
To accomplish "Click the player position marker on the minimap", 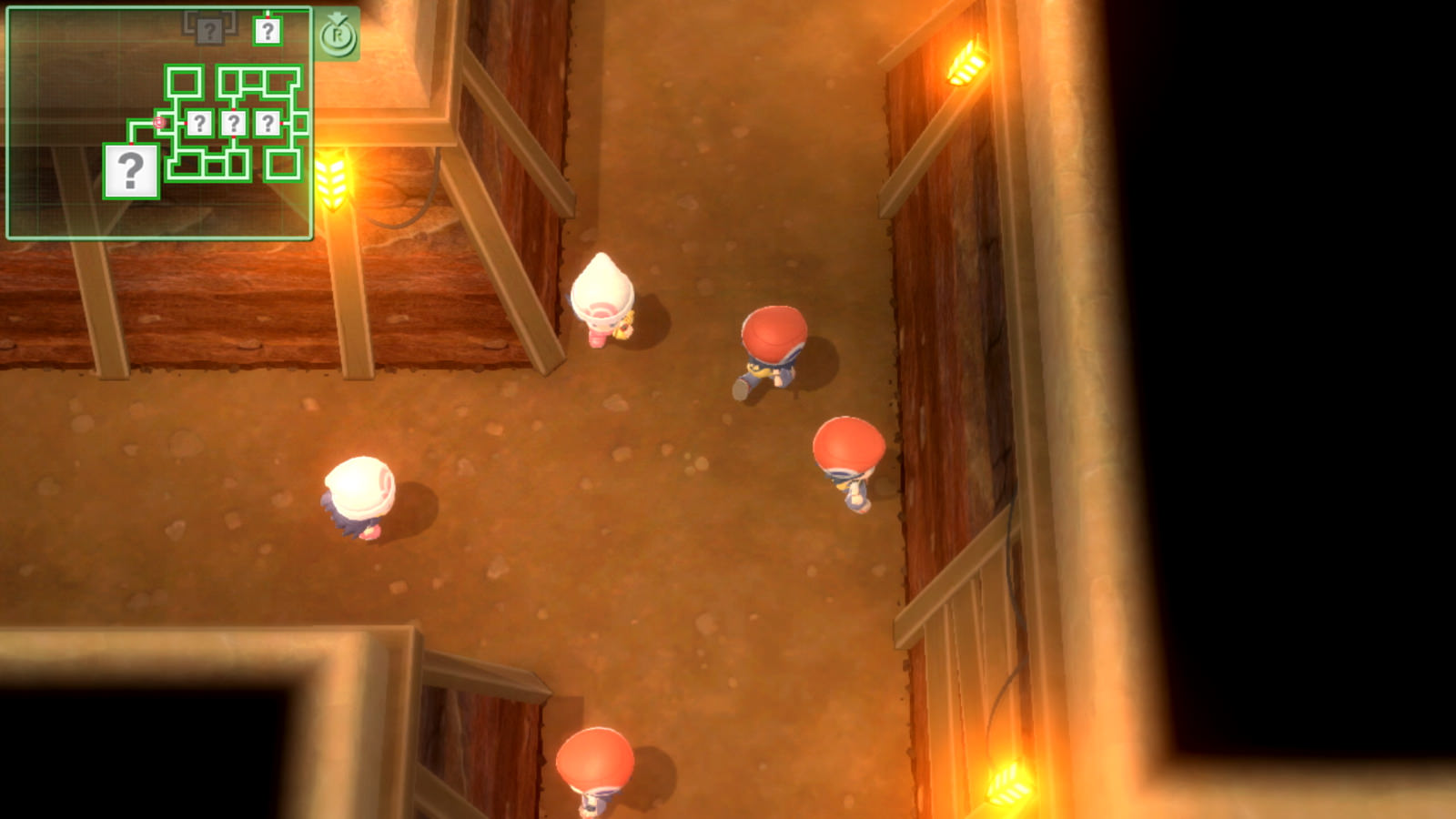I will (x=159, y=122).
